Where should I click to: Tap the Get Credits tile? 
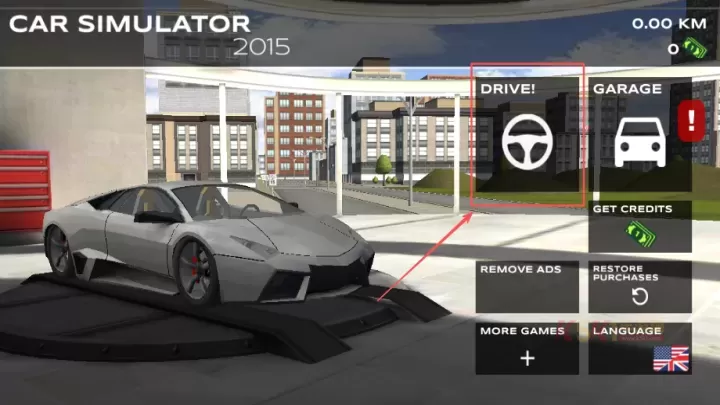pos(639,226)
